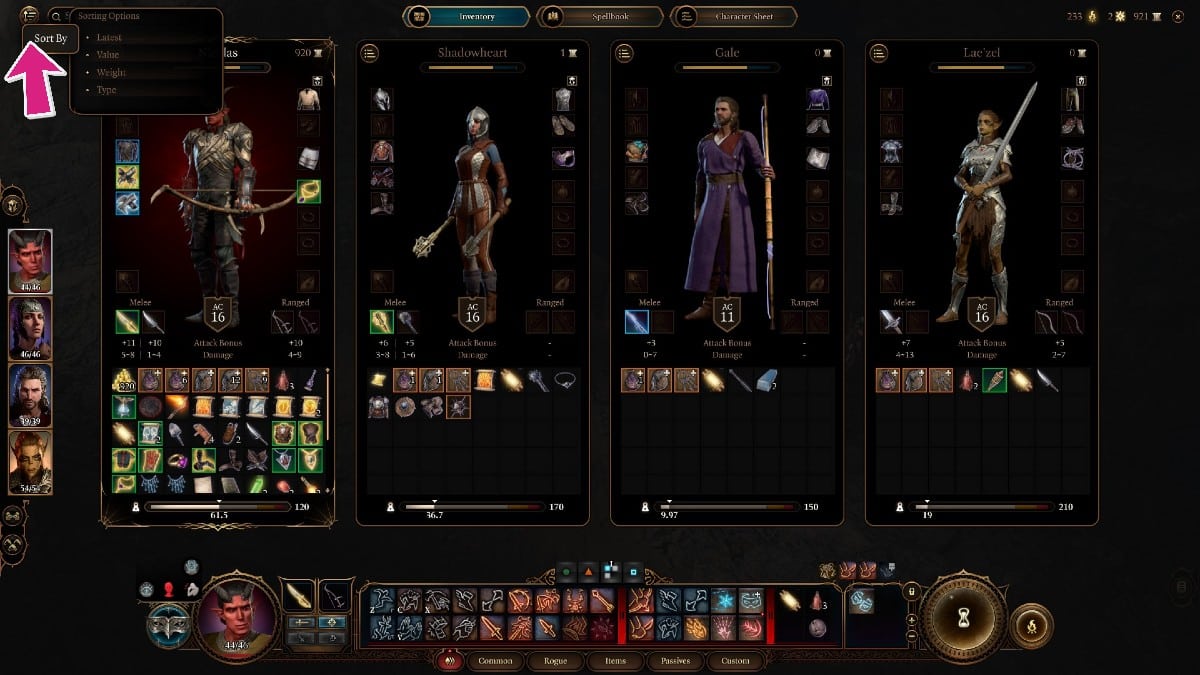Show the Common hotbar tab

(x=496, y=661)
